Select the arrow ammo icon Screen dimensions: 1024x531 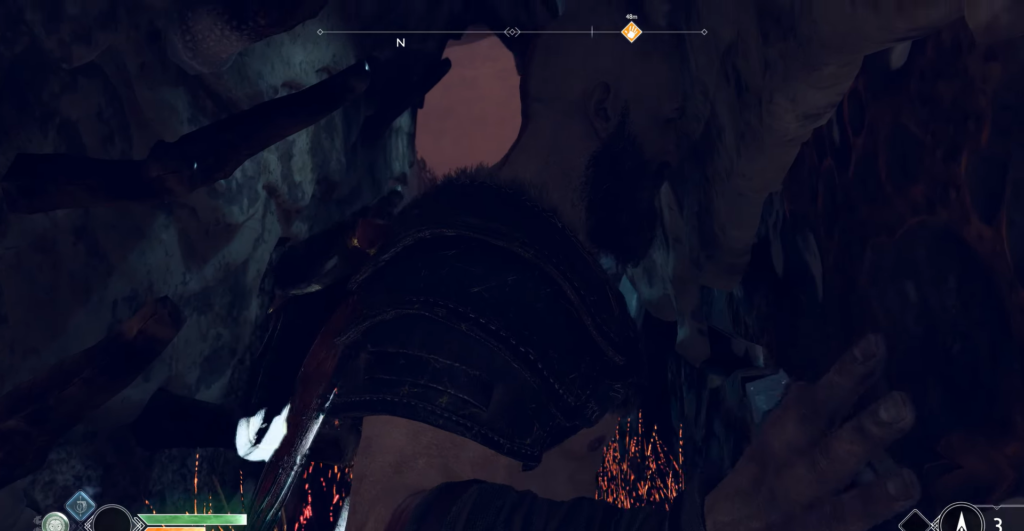(961, 520)
